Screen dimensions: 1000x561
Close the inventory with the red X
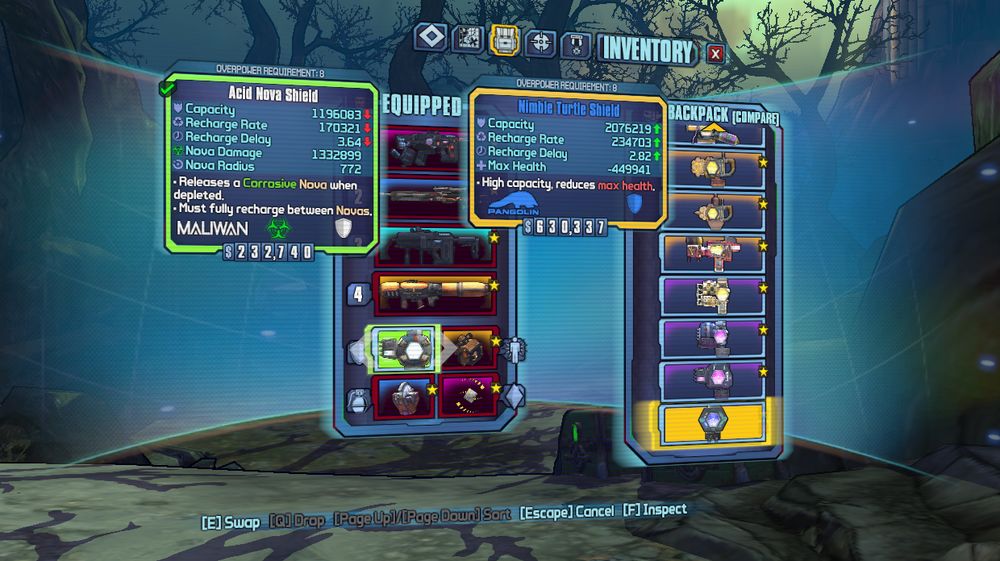715,53
